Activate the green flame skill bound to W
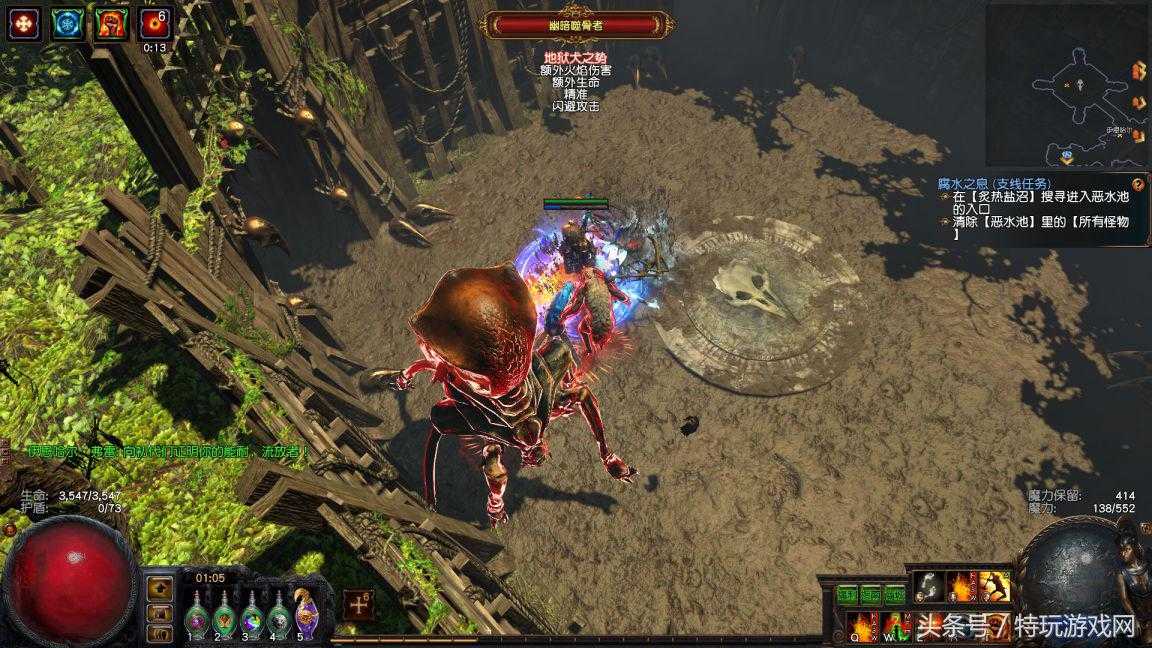Image resolution: width=1152 pixels, height=648 pixels. click(896, 625)
